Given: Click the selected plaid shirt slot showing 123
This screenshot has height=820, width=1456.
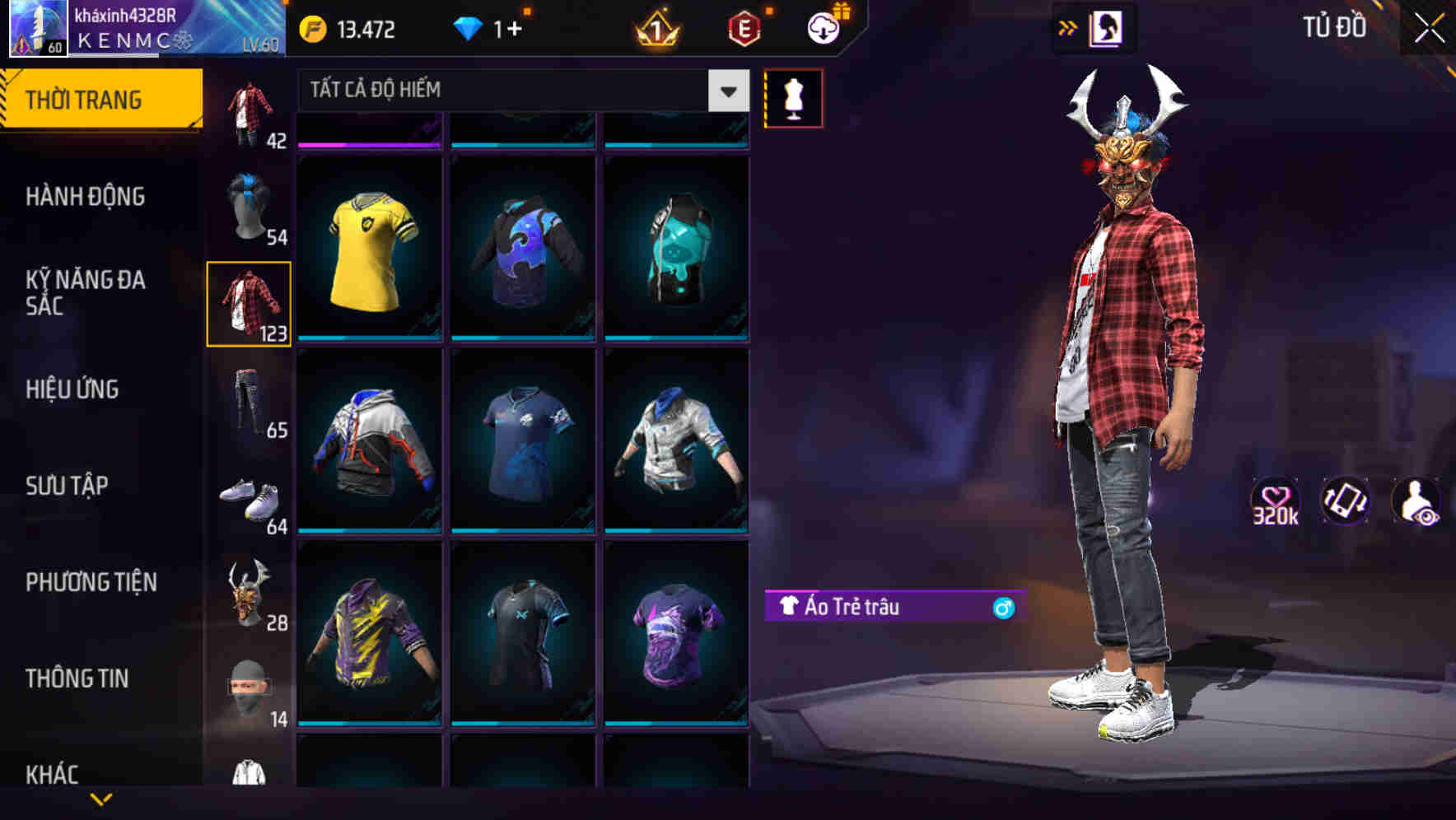Looking at the screenshot, I should (249, 301).
